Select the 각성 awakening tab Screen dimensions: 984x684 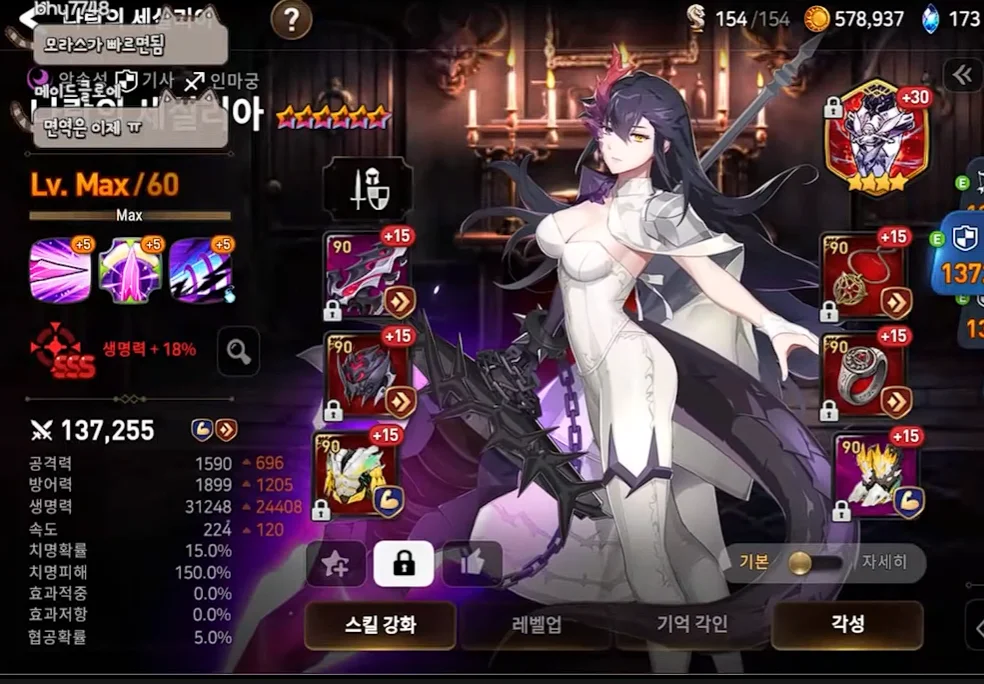coord(847,625)
